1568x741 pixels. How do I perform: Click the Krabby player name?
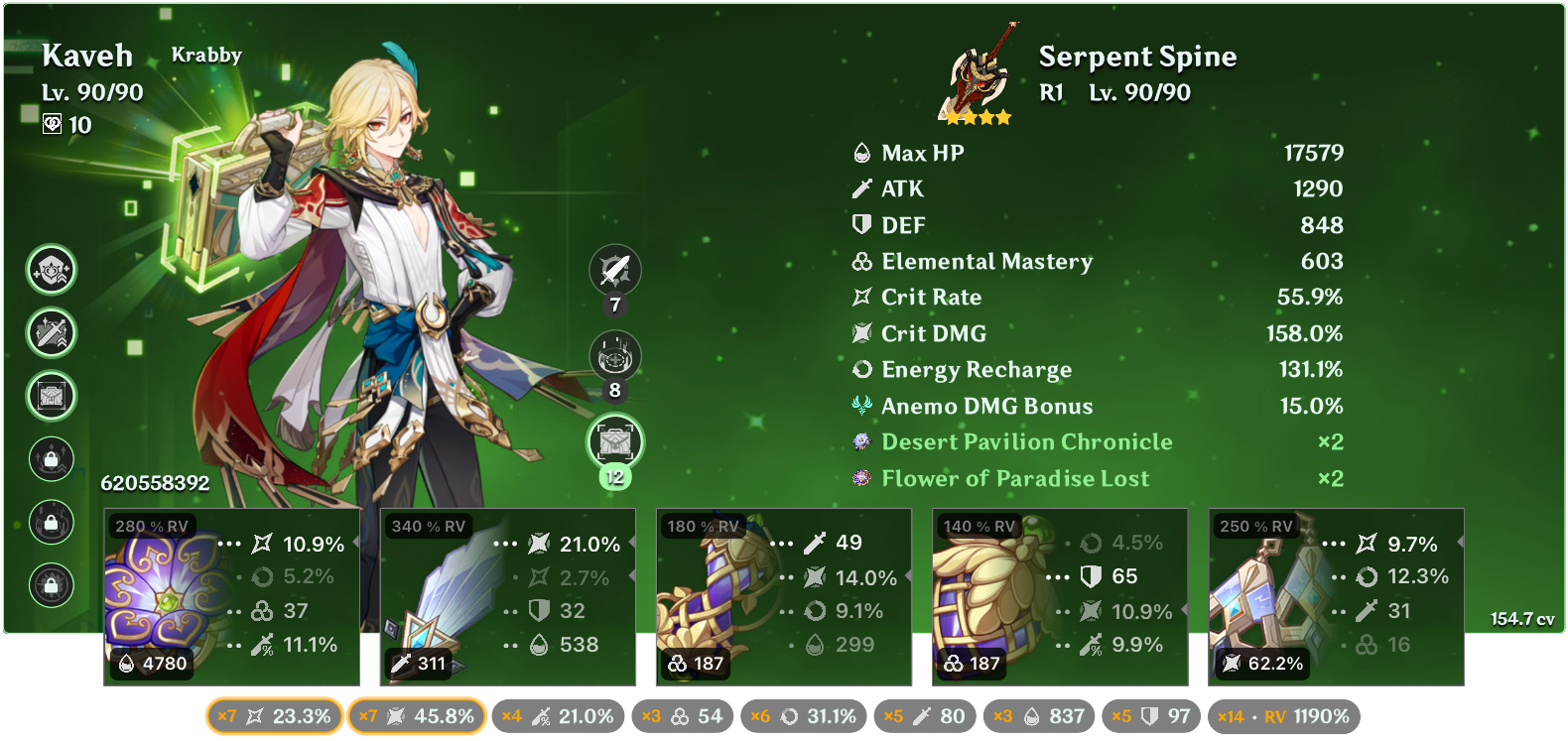click(x=208, y=56)
